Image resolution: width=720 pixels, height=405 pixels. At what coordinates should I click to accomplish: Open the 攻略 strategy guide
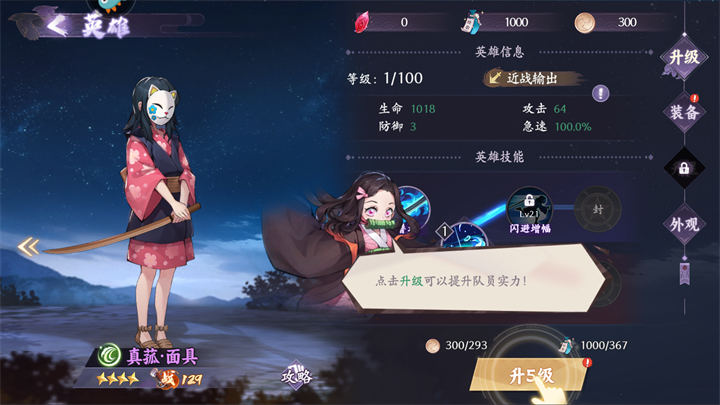(x=297, y=376)
